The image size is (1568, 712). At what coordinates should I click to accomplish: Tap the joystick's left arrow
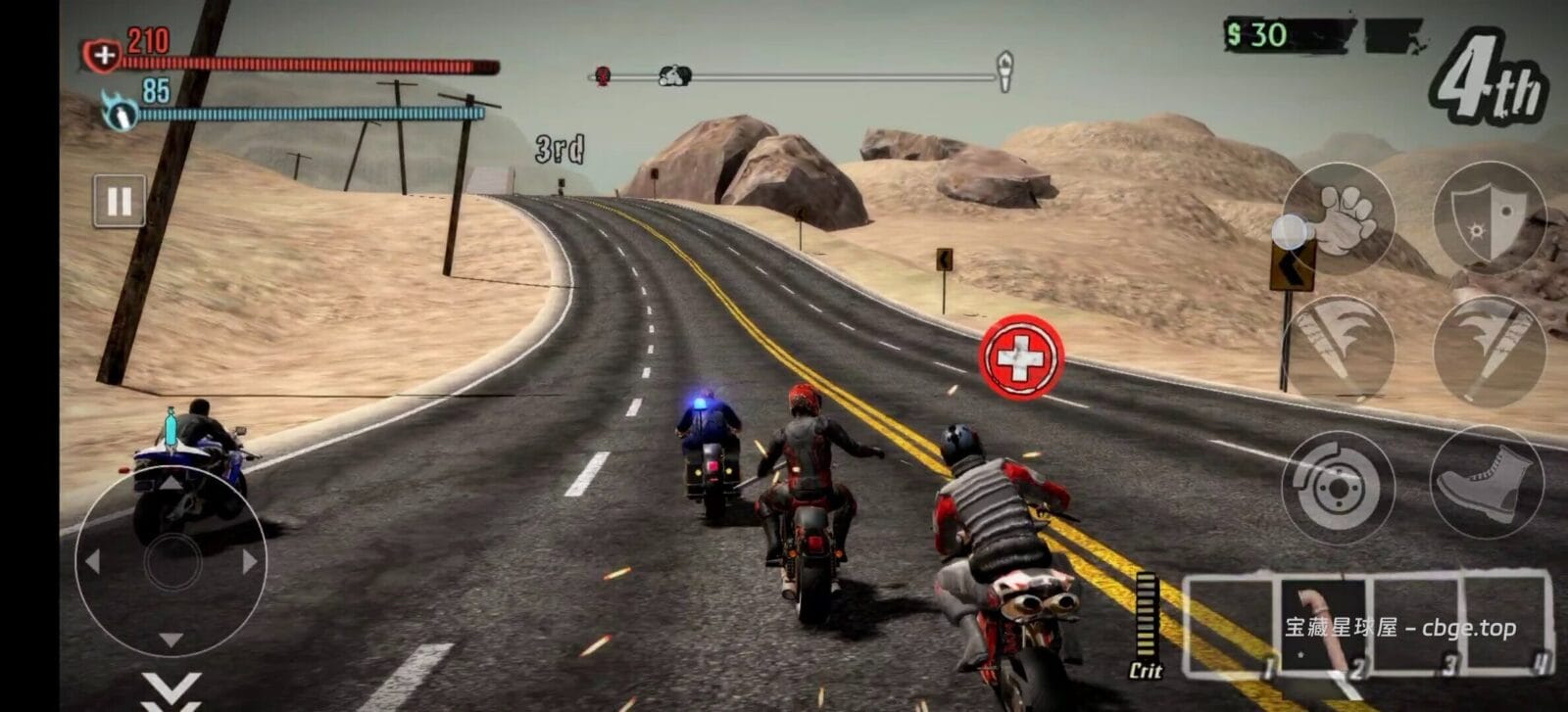pos(92,562)
